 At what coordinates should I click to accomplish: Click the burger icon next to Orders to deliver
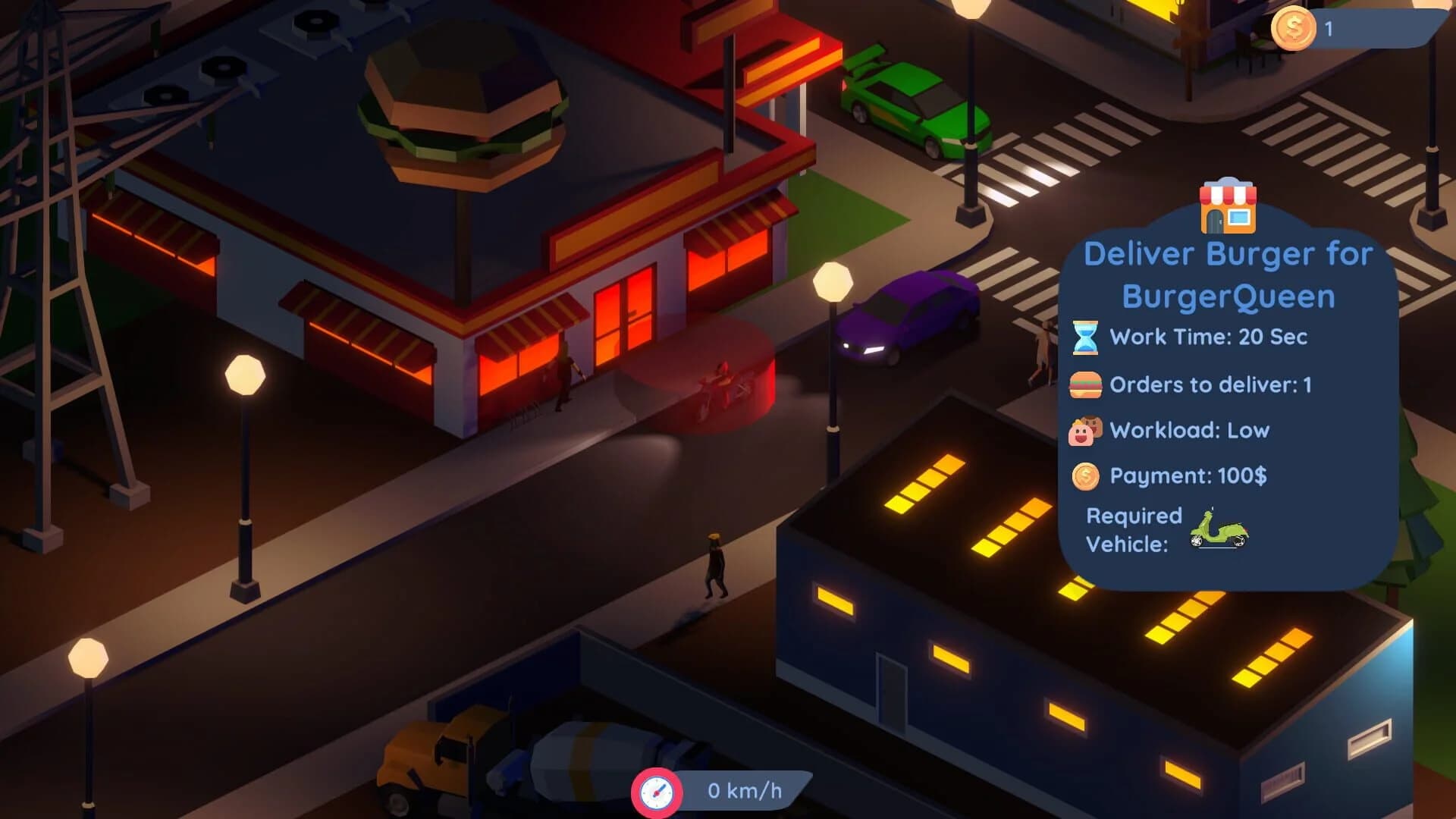tap(1084, 384)
